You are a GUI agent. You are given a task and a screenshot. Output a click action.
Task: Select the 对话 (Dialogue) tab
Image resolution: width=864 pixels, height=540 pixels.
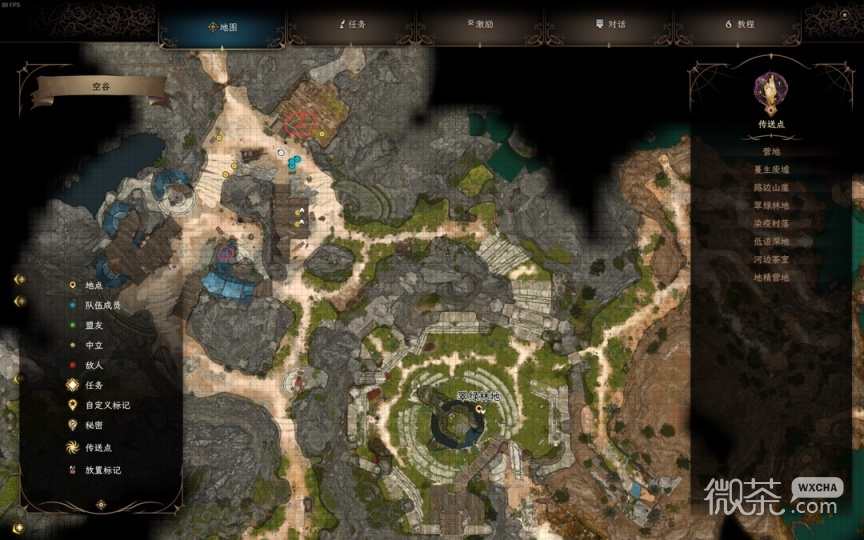[610, 24]
